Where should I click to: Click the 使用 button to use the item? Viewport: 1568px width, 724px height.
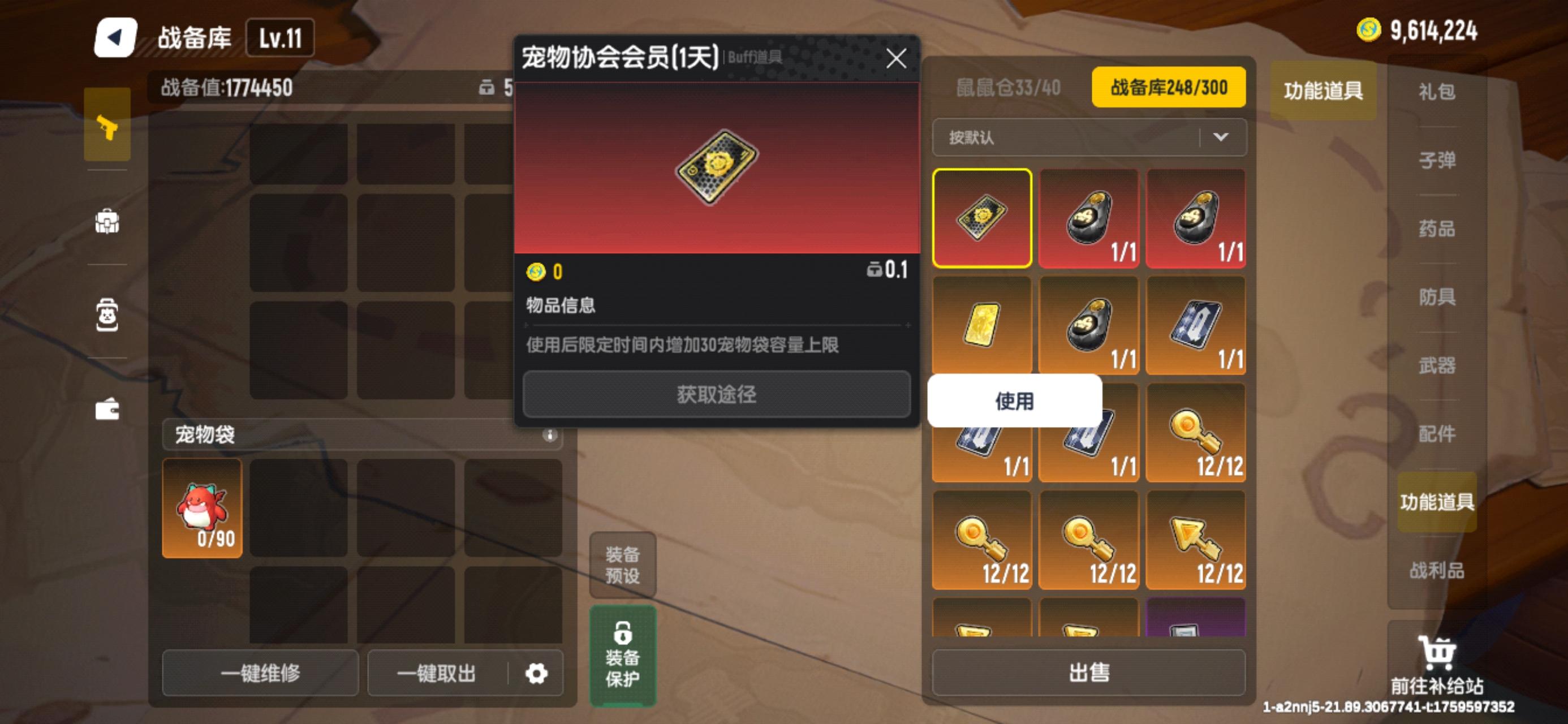pos(1014,400)
